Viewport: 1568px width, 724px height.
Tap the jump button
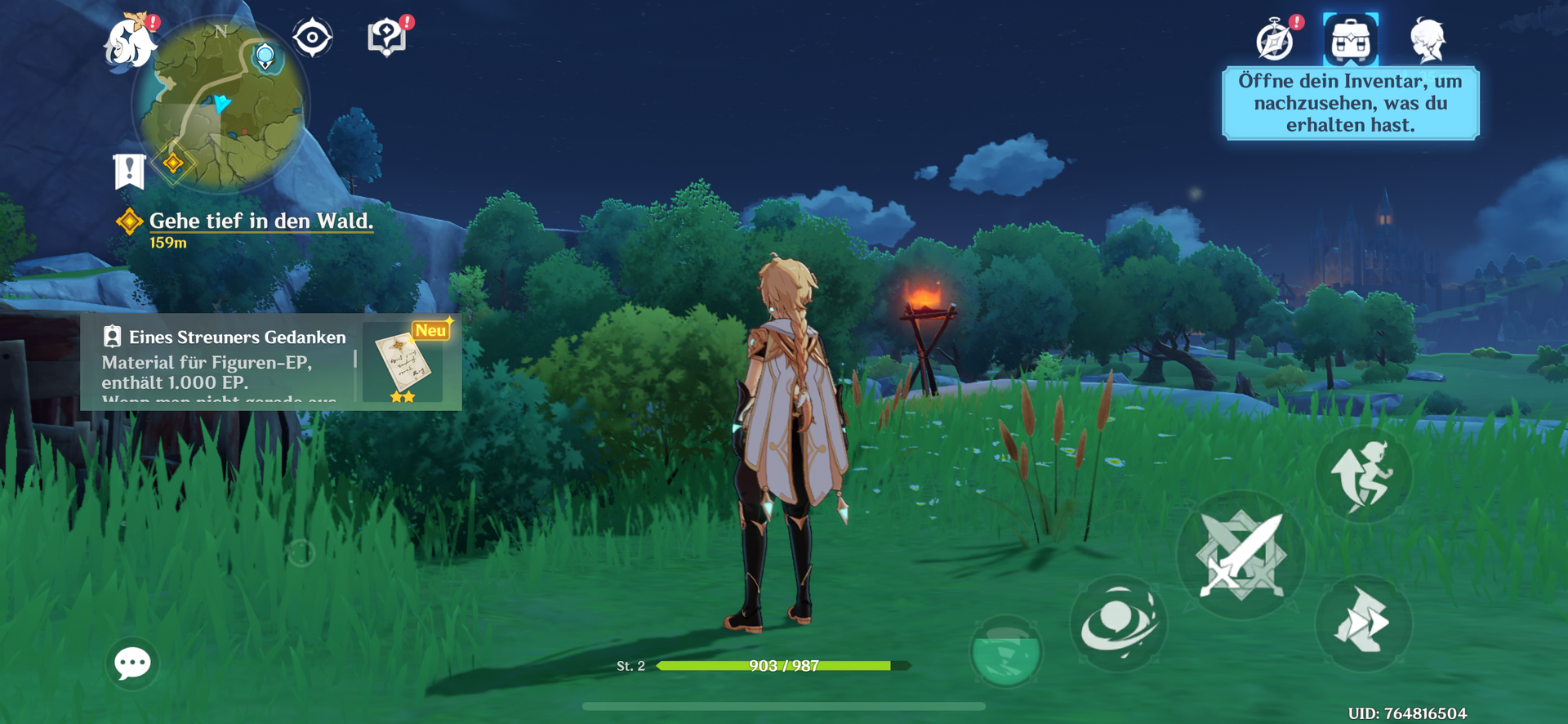point(1363,476)
